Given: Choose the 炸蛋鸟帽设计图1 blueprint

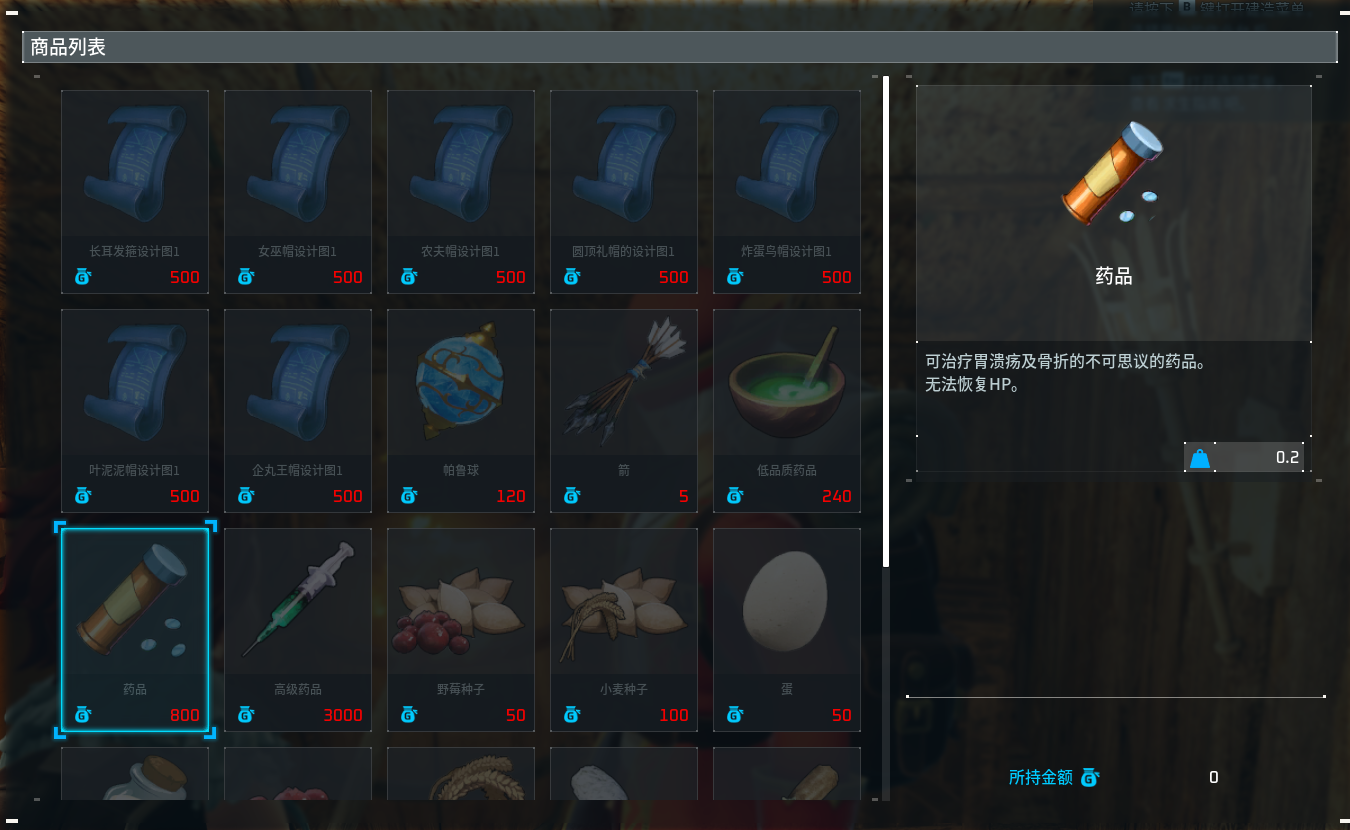Looking at the screenshot, I should 787,192.
